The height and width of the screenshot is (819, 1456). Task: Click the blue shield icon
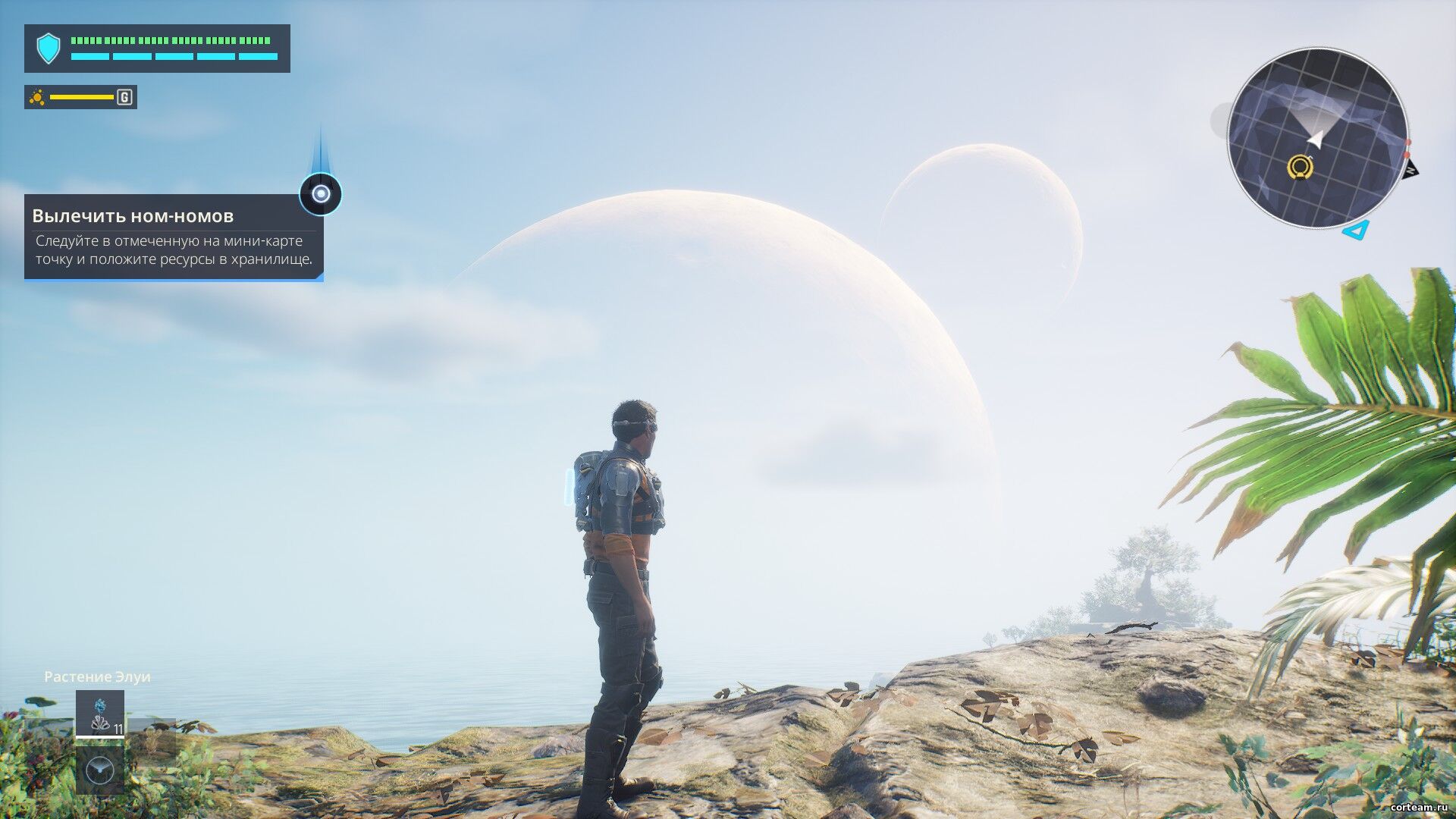(x=49, y=49)
